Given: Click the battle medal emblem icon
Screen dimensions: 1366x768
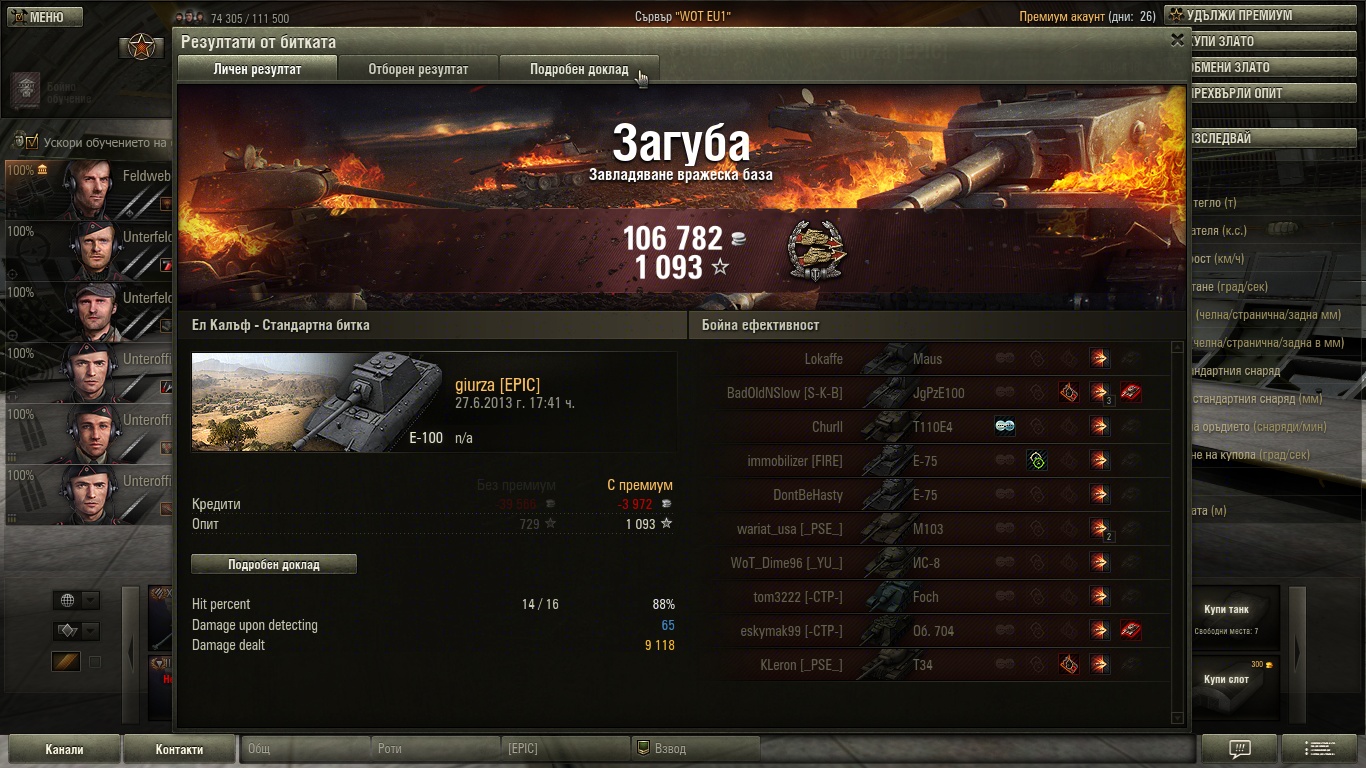Looking at the screenshot, I should coord(816,250).
